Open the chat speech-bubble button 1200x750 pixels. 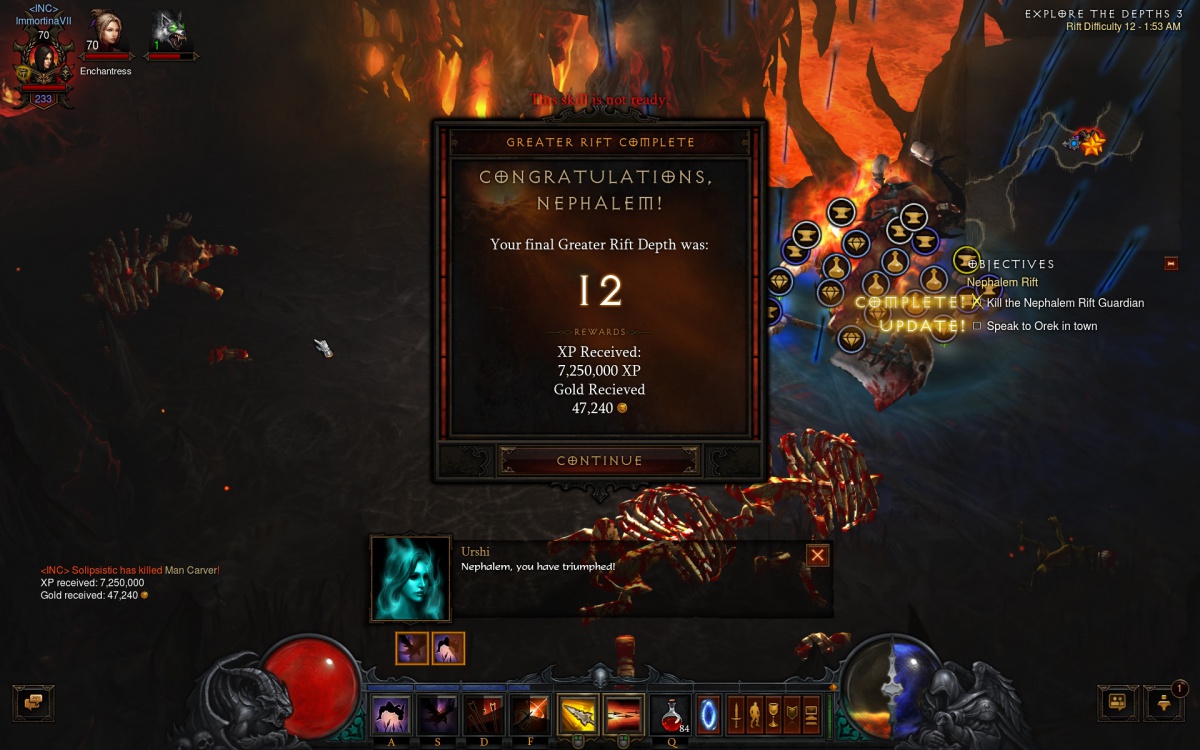point(33,703)
